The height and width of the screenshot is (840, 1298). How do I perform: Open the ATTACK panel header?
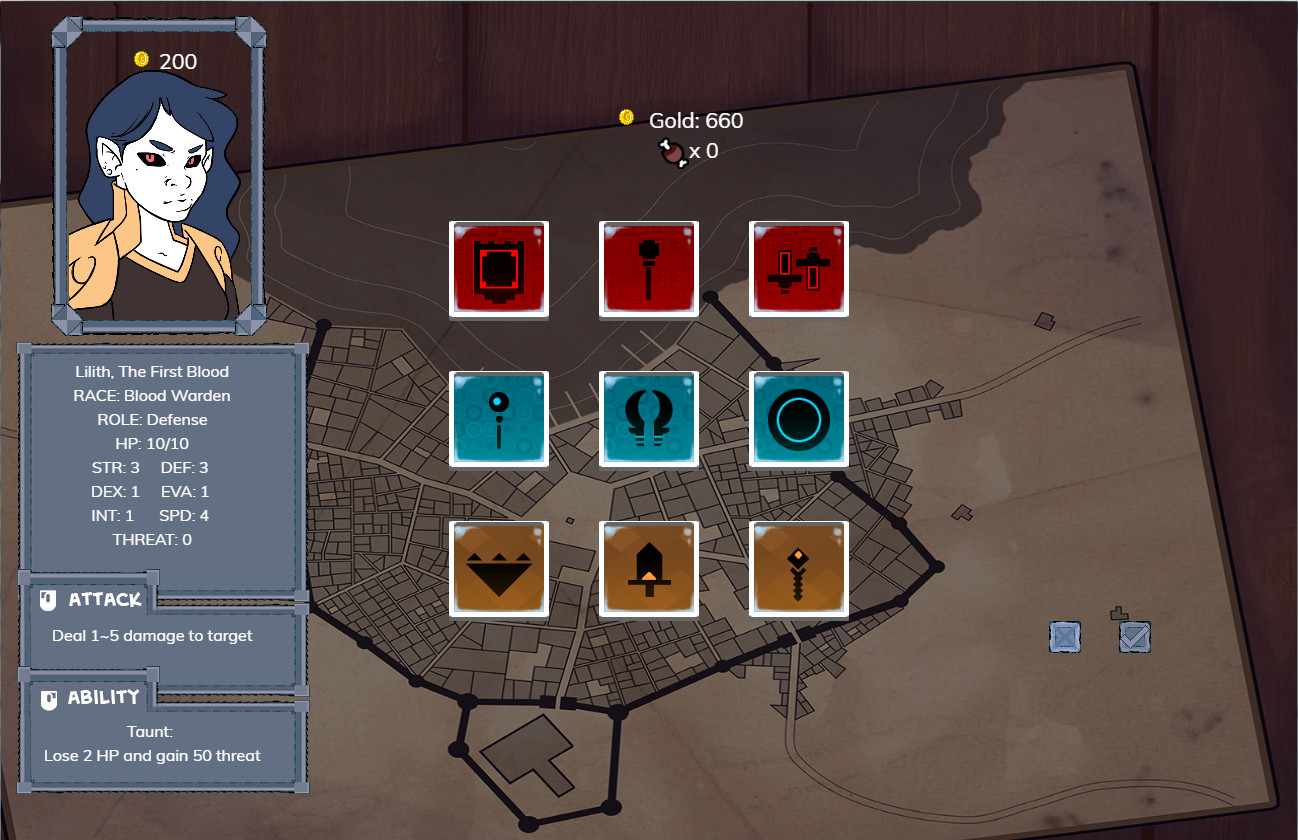103,598
